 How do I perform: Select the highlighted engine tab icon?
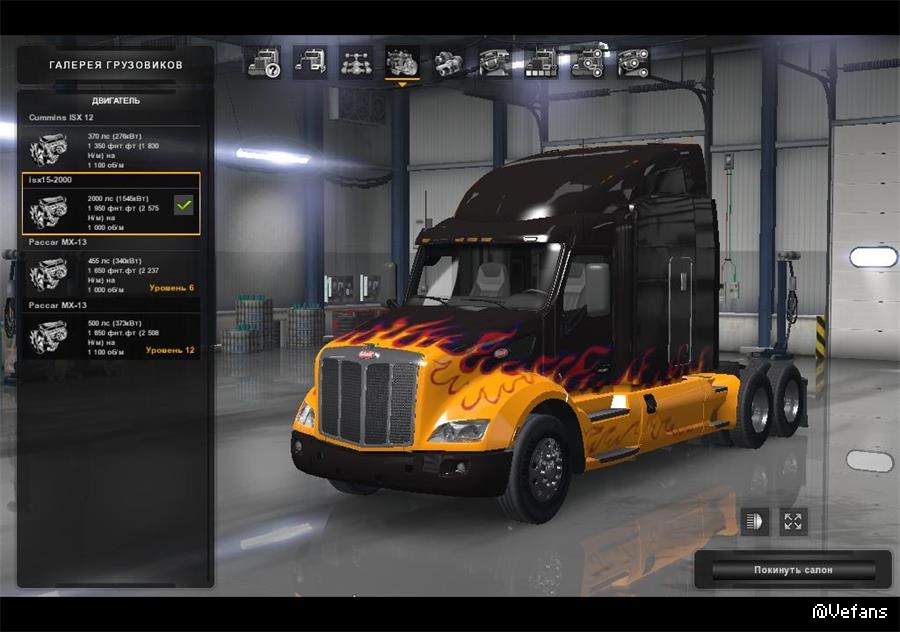coord(402,63)
